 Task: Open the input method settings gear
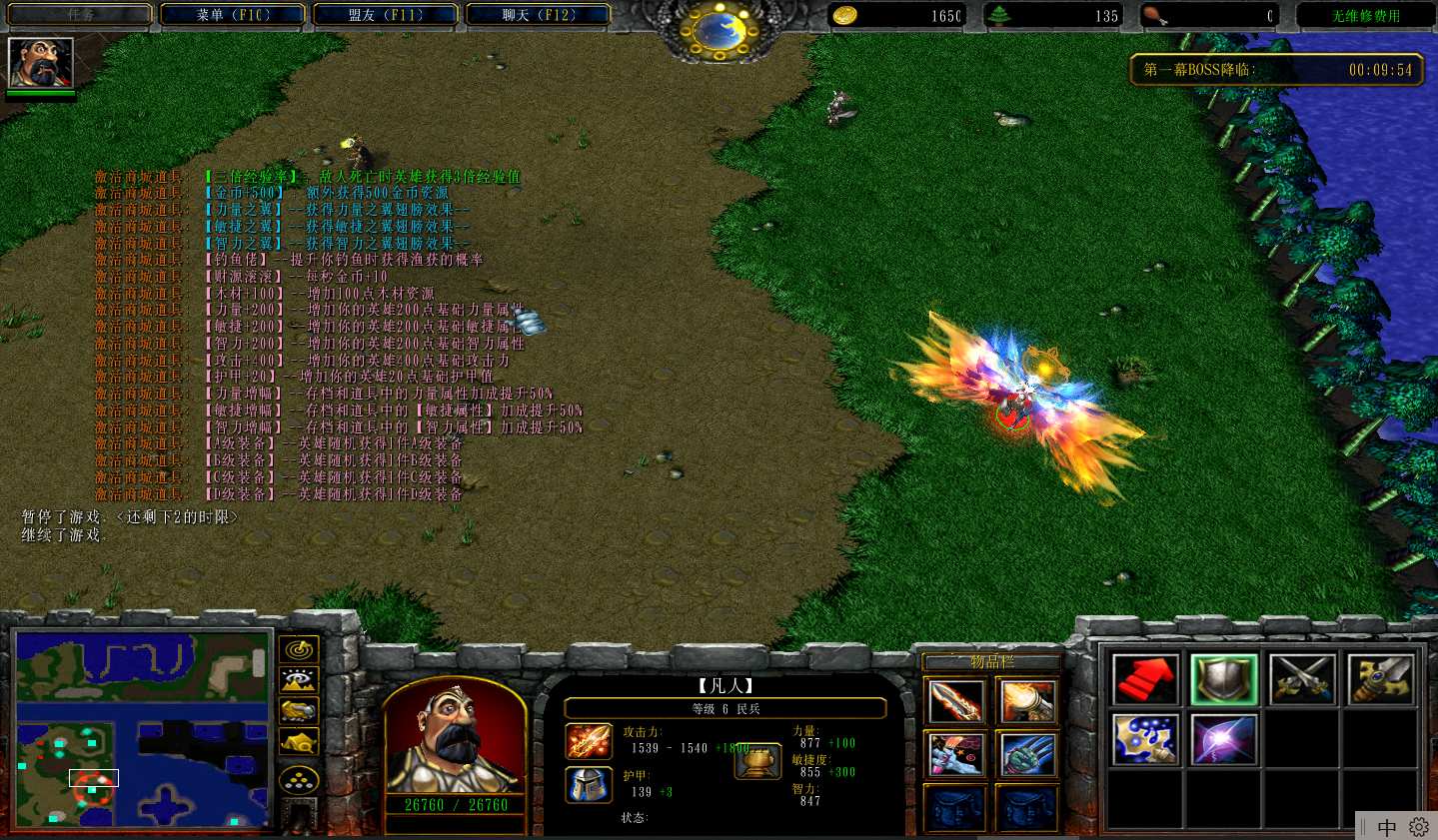point(1418,827)
